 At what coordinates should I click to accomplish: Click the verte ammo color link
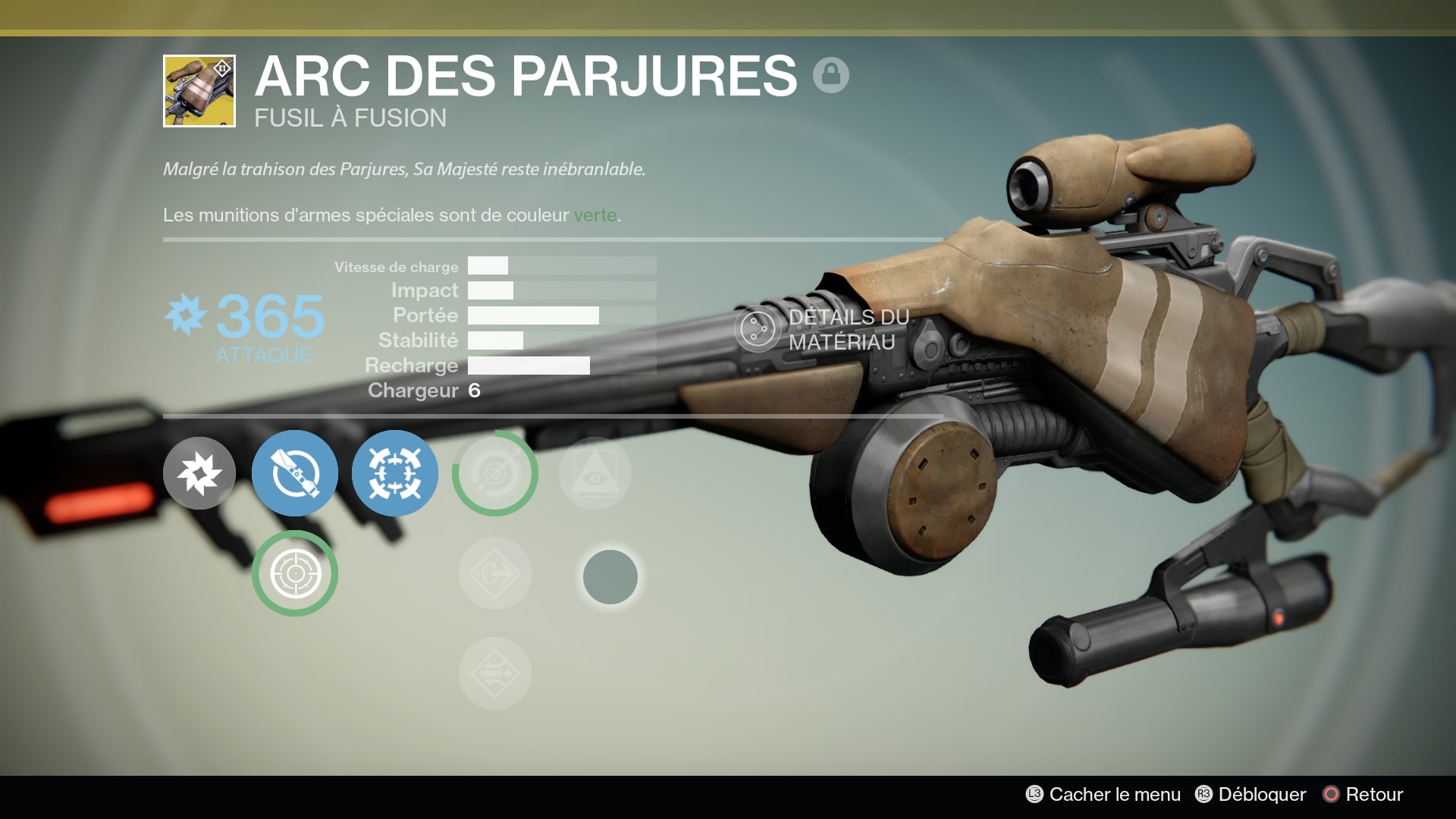point(598,215)
